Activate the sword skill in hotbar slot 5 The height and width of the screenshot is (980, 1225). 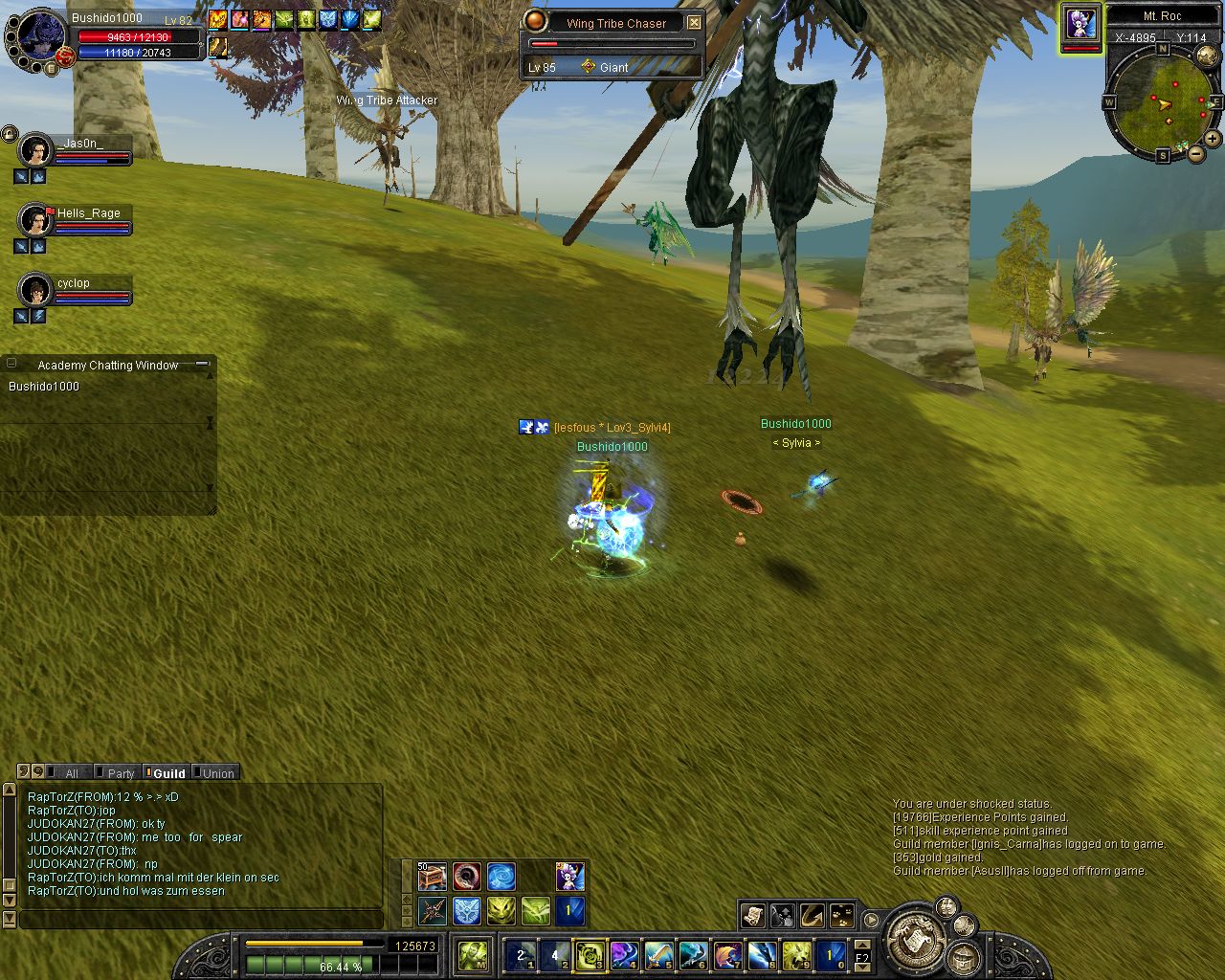click(x=658, y=955)
